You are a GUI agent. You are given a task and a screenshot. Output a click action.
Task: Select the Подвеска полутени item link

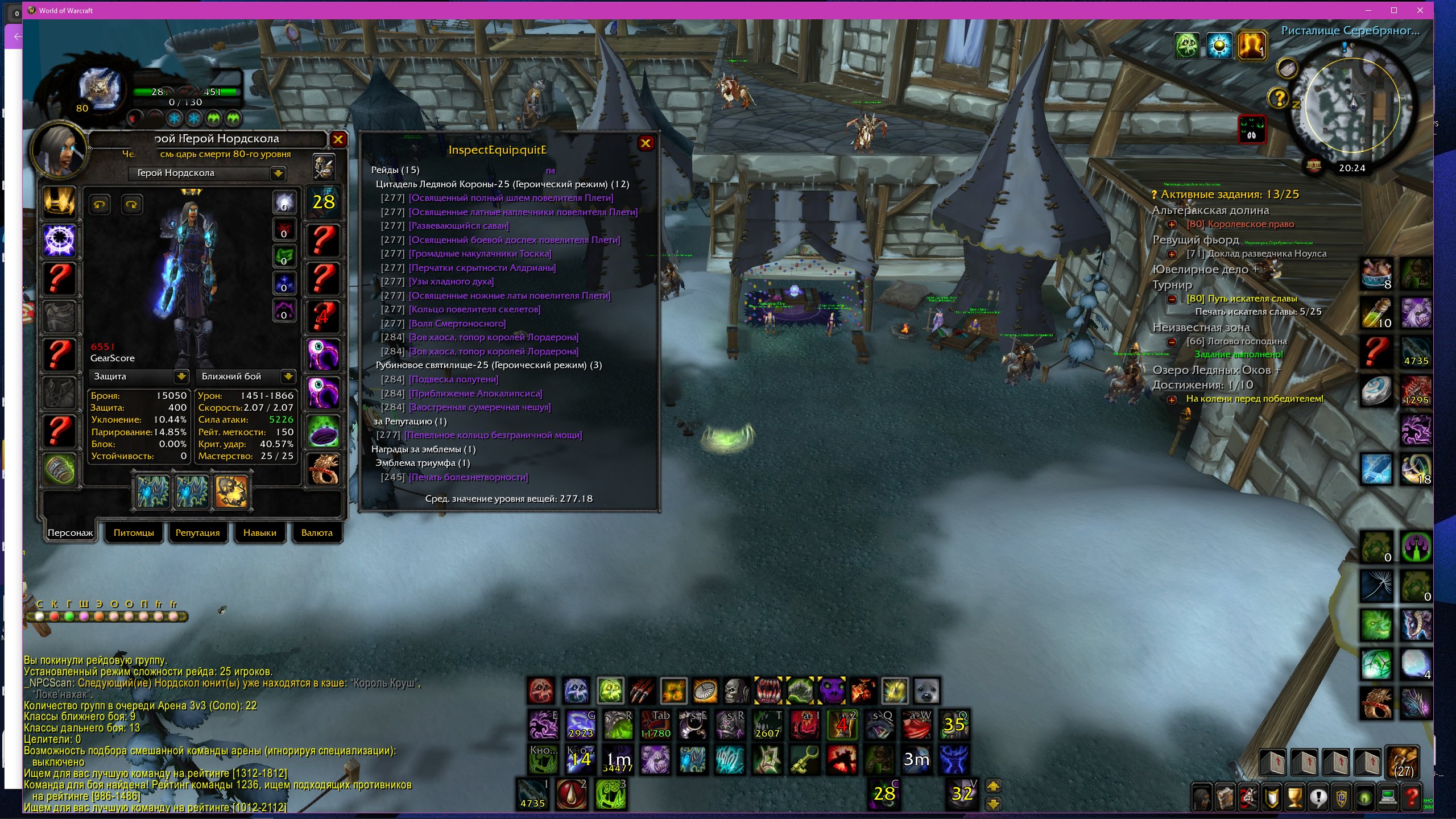pyautogui.click(x=453, y=379)
